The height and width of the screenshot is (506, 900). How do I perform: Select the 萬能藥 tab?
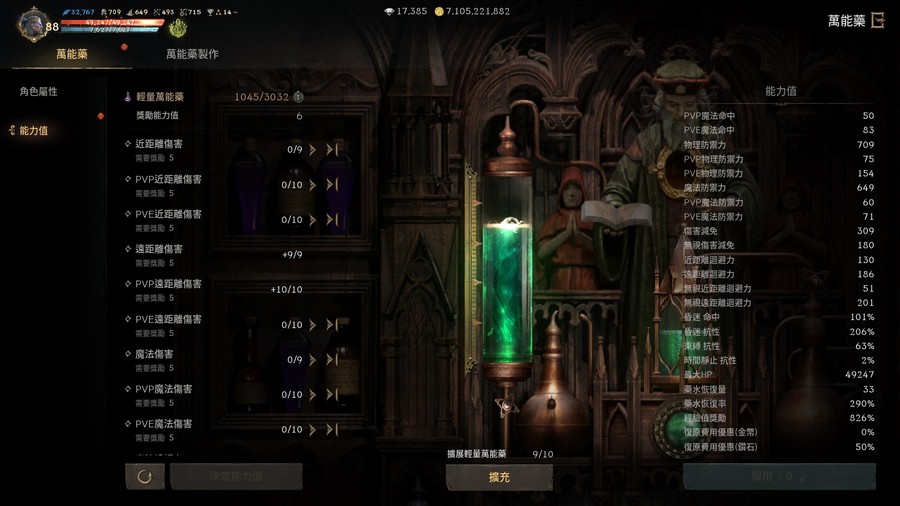[x=72, y=54]
